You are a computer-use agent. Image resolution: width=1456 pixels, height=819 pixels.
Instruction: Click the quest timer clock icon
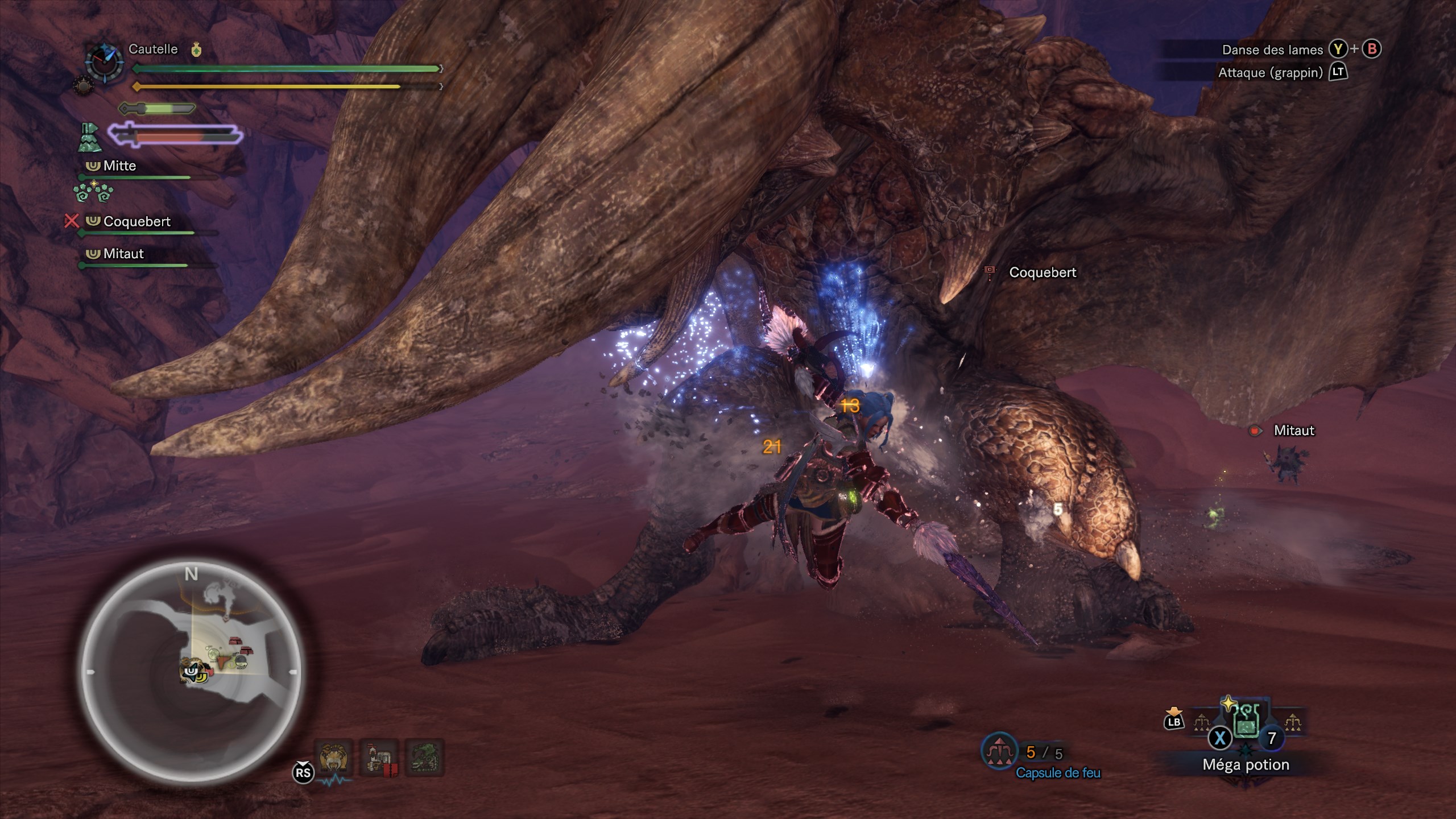coord(104,61)
